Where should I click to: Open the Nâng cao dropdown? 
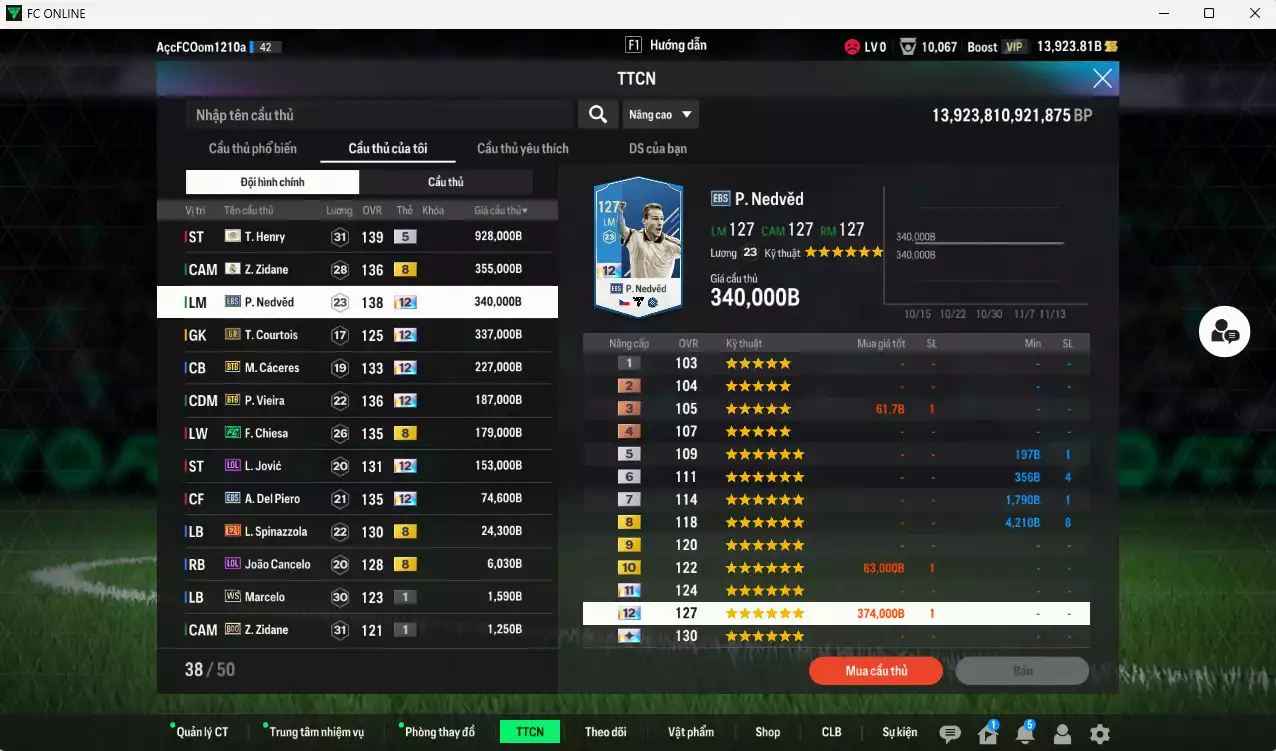(660, 115)
